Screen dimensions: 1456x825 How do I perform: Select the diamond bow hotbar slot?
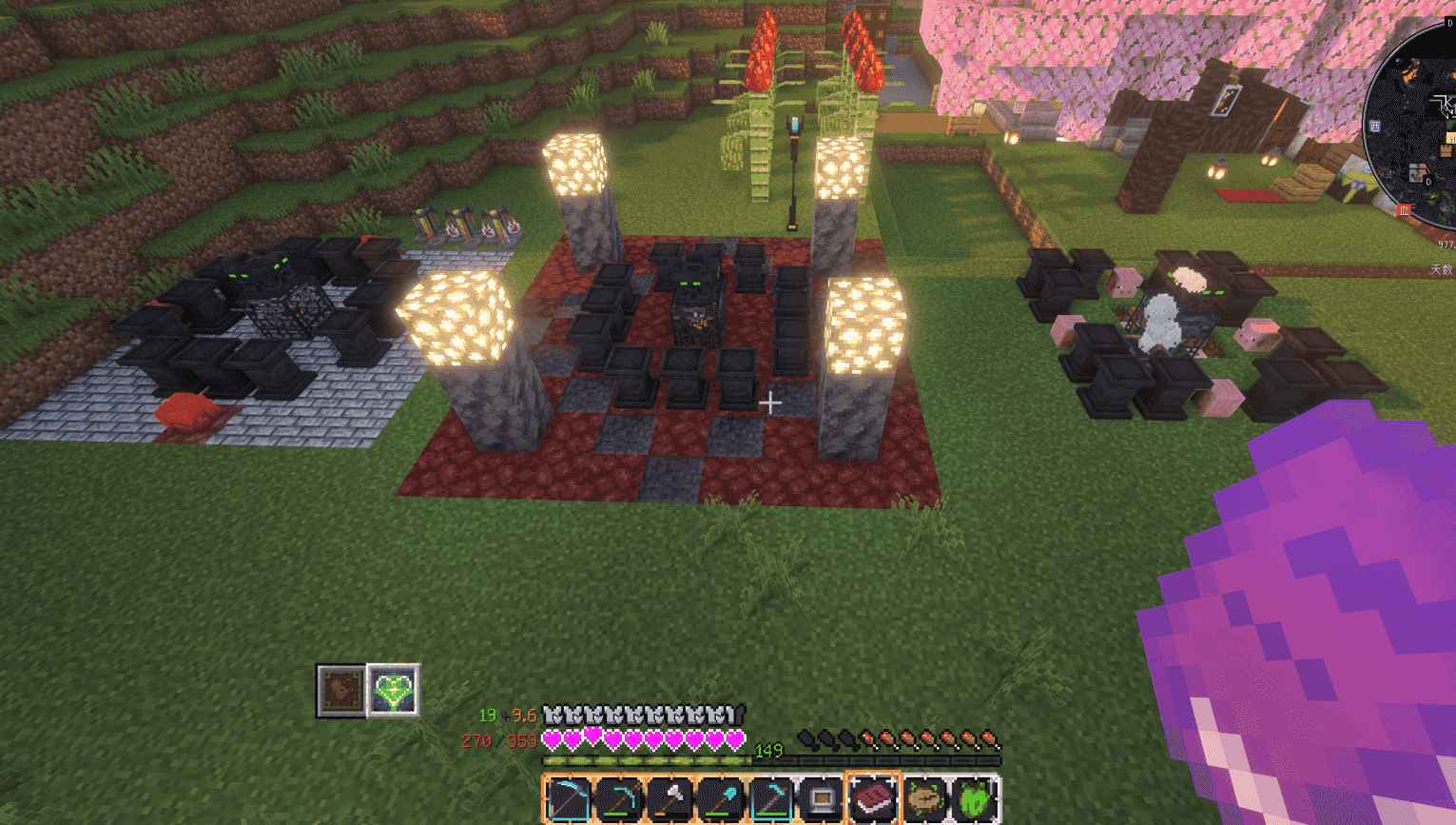pos(568,797)
